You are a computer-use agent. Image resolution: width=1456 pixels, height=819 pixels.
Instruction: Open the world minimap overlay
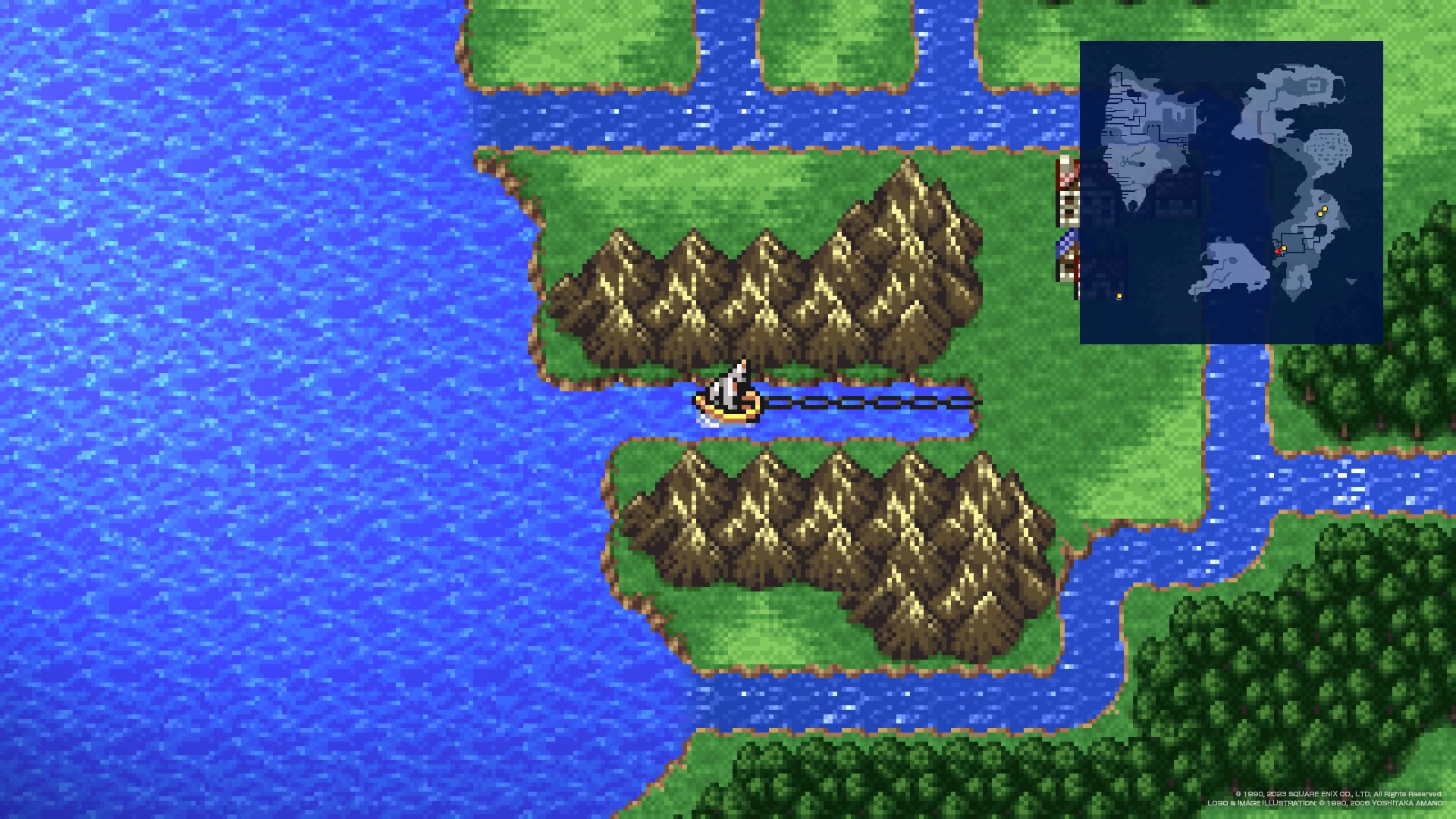click(1231, 192)
